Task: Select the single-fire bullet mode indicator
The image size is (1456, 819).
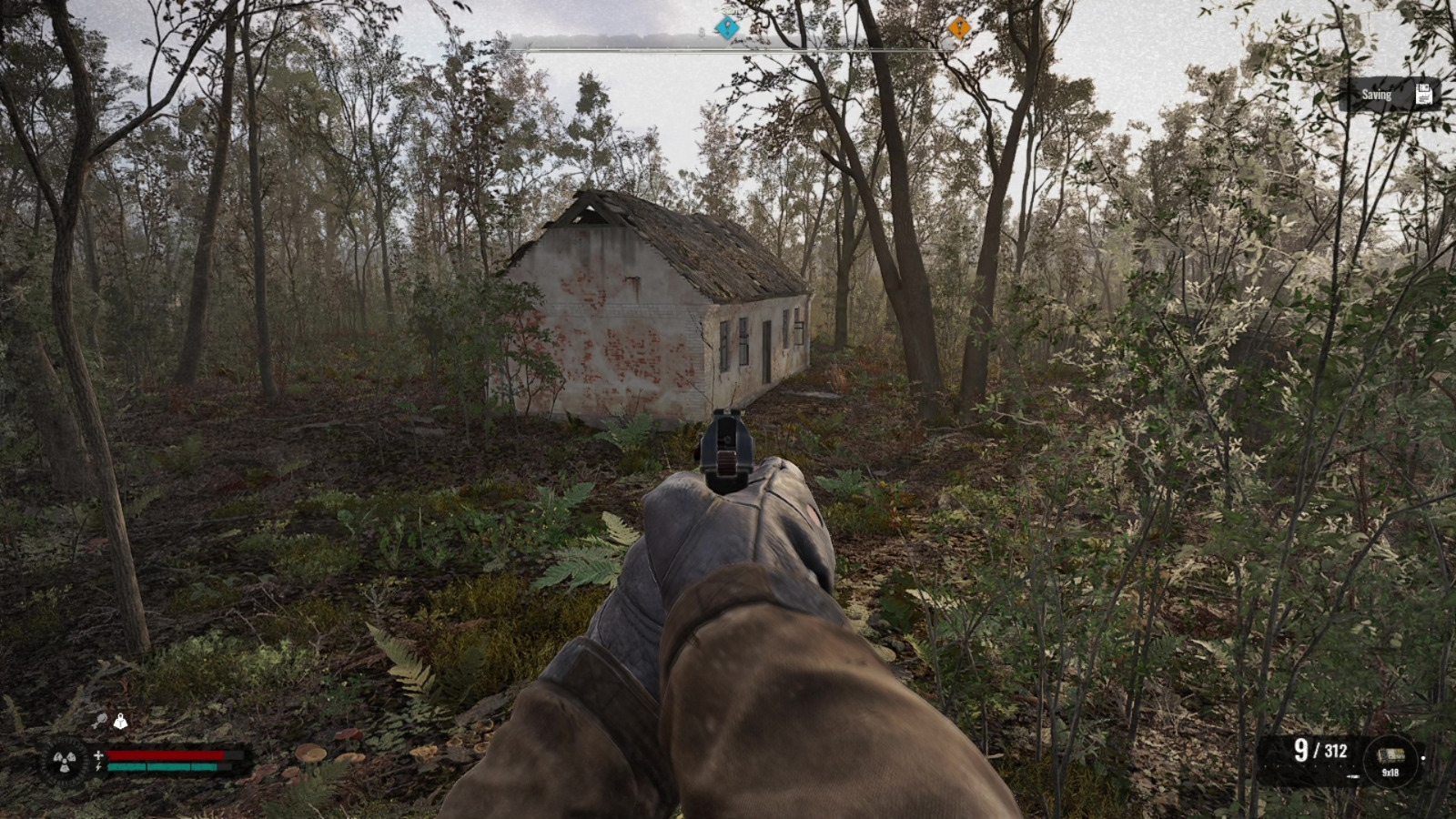Action: 1353,776
